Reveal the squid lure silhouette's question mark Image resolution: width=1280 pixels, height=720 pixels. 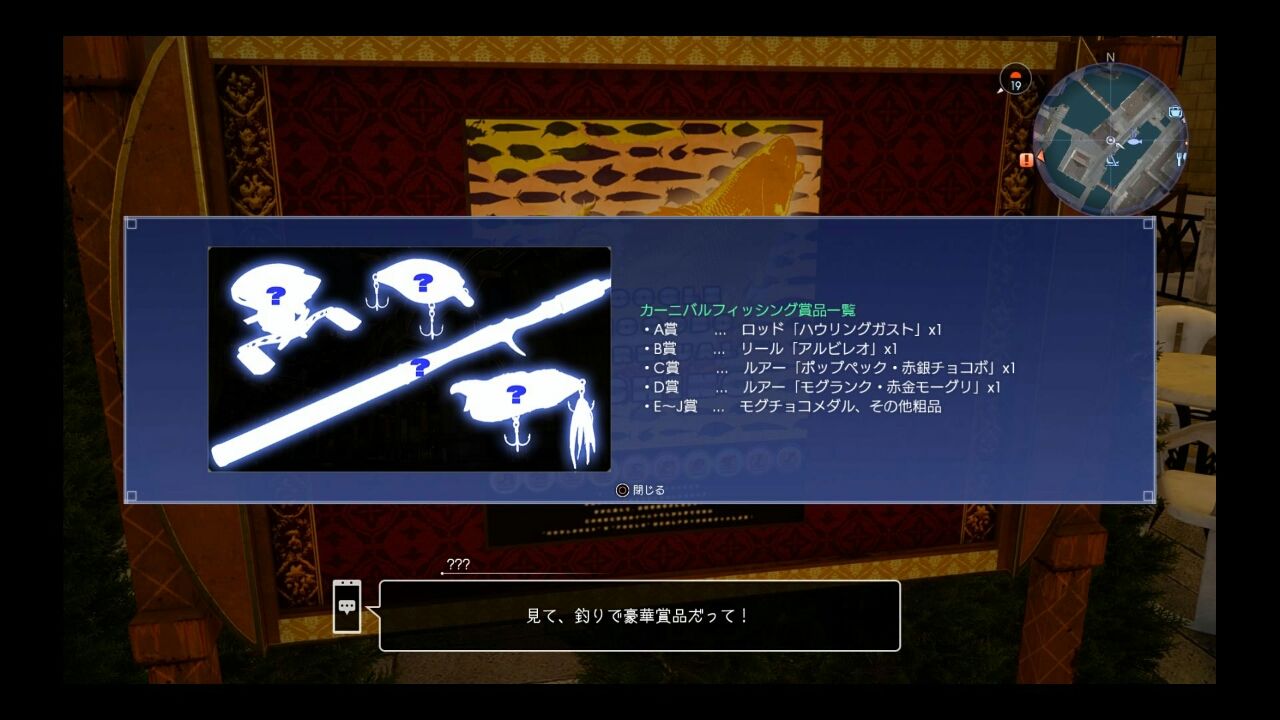515,395
